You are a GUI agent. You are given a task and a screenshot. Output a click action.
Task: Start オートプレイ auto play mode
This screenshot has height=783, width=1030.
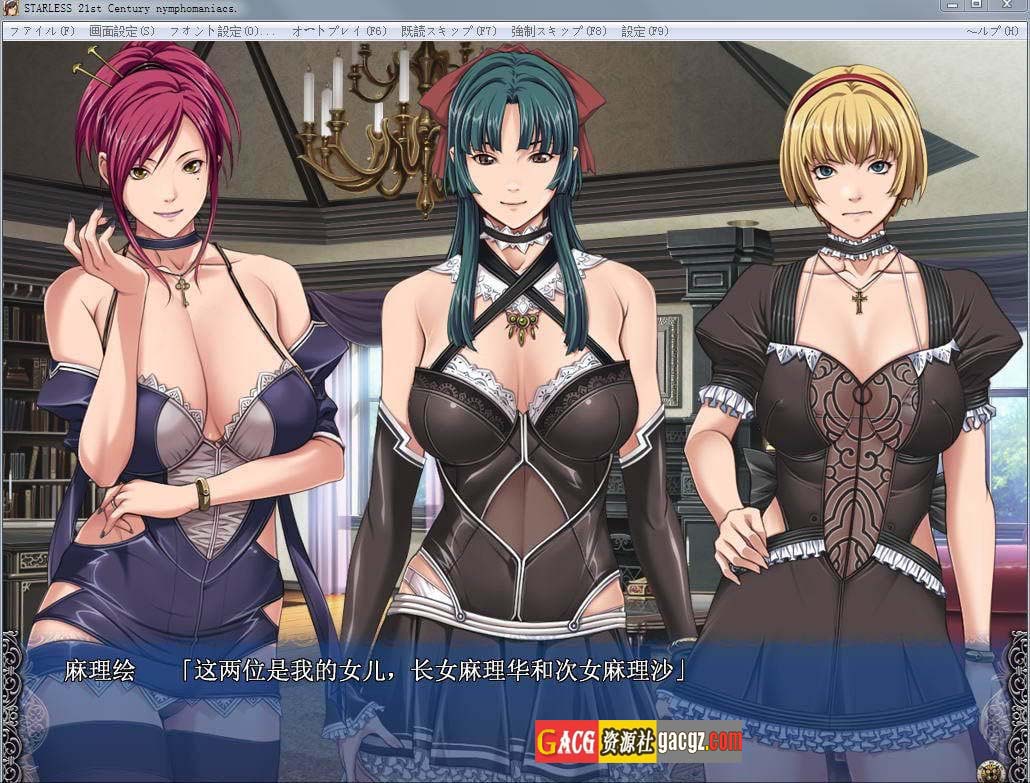tap(339, 31)
